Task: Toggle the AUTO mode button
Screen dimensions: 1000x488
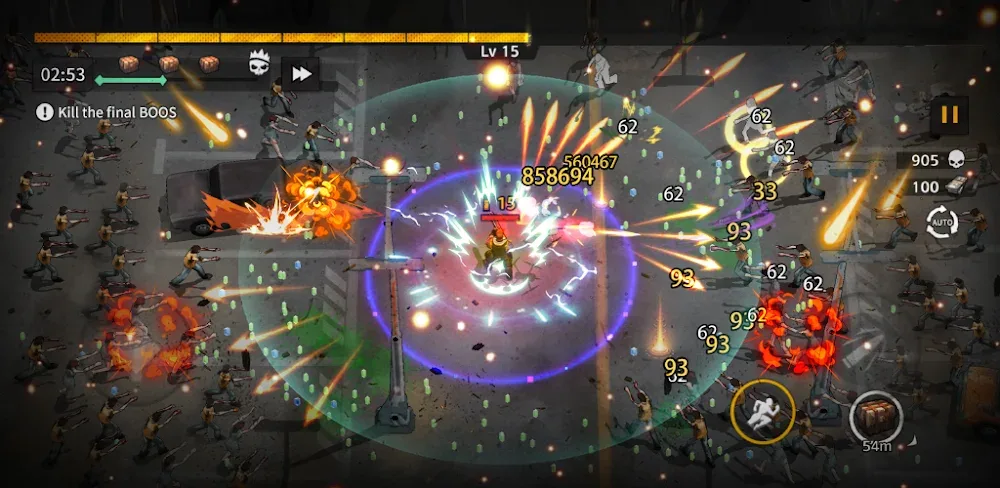Action: click(942, 222)
